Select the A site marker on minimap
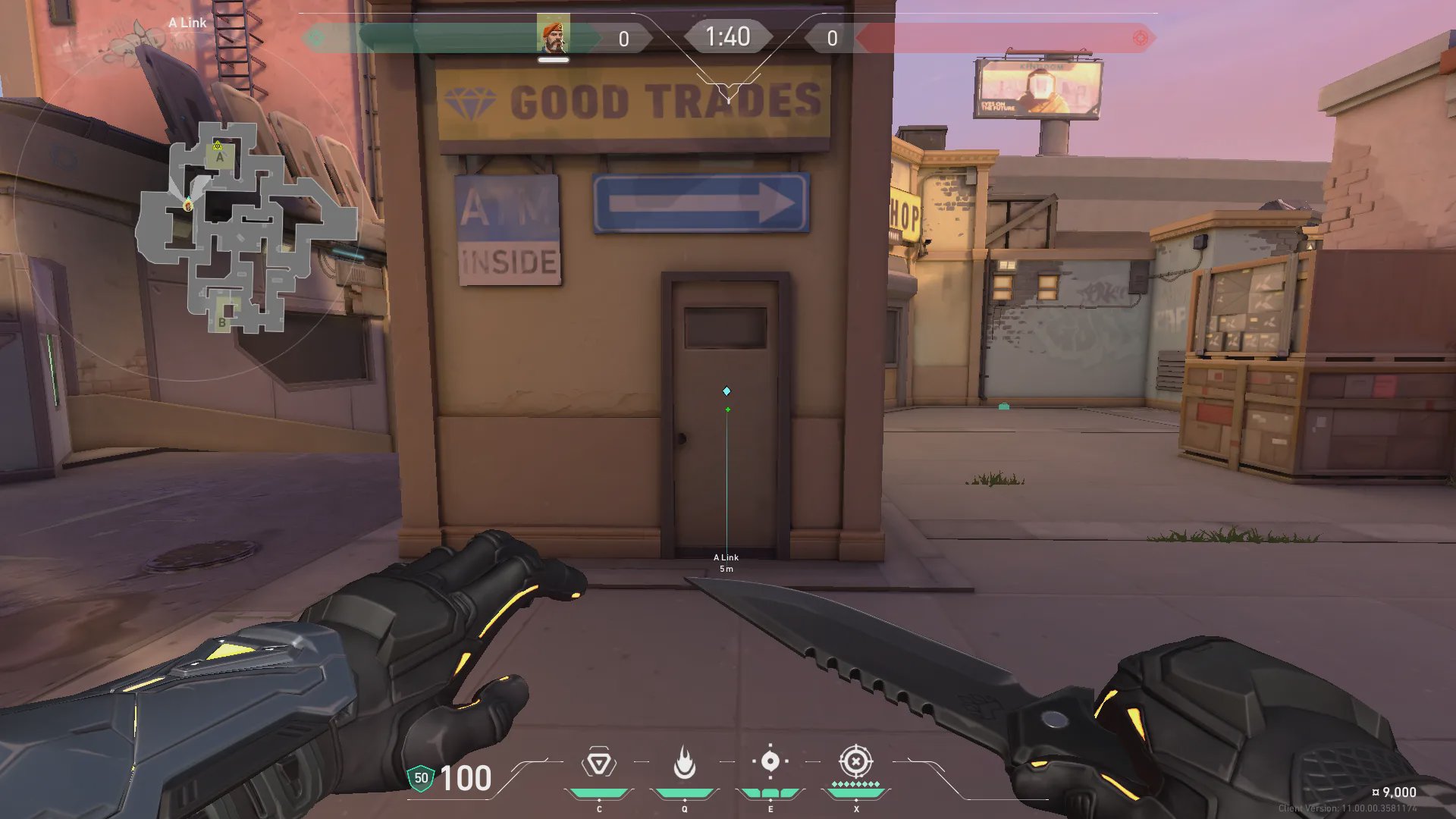Image resolution: width=1456 pixels, height=819 pixels. pos(220,158)
